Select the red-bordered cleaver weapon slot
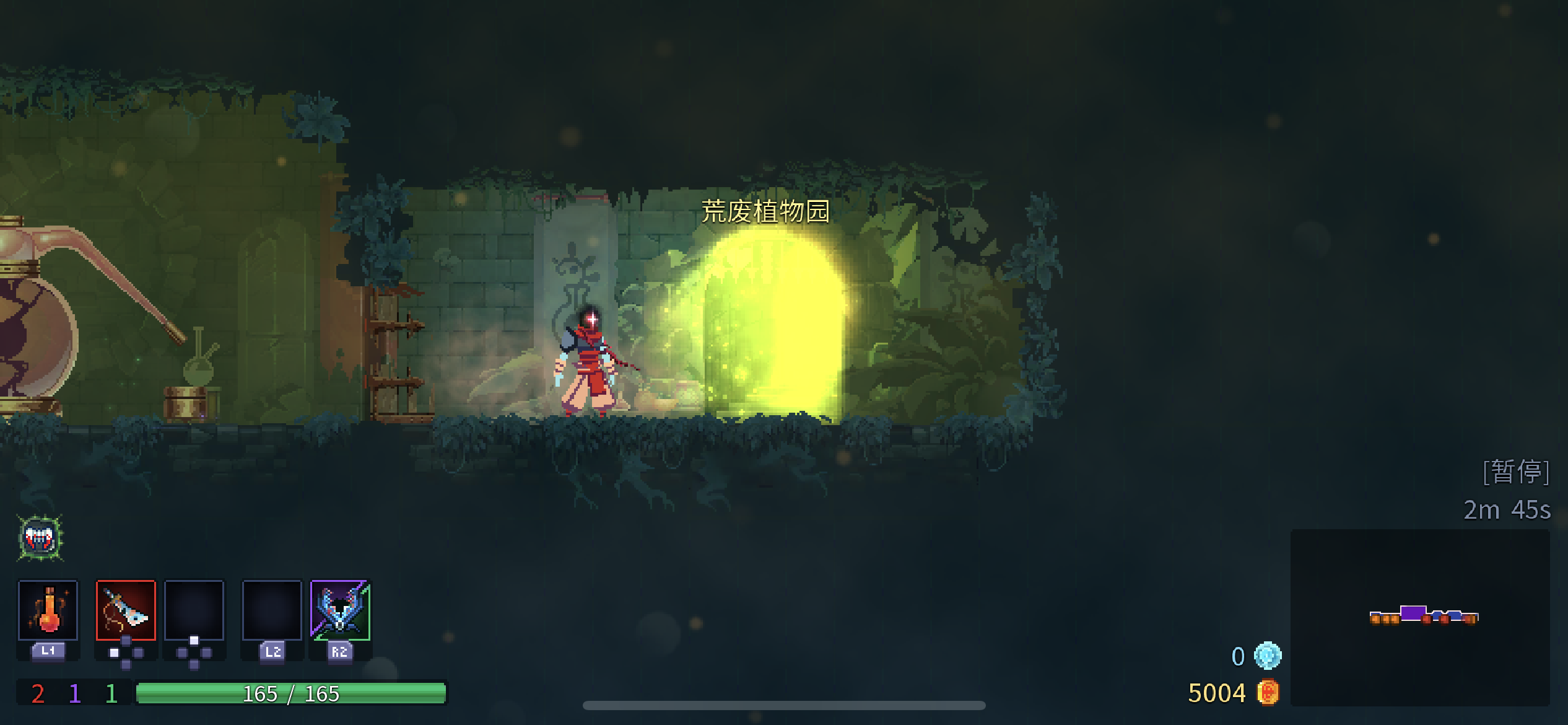Image resolution: width=1568 pixels, height=725 pixels. [126, 610]
